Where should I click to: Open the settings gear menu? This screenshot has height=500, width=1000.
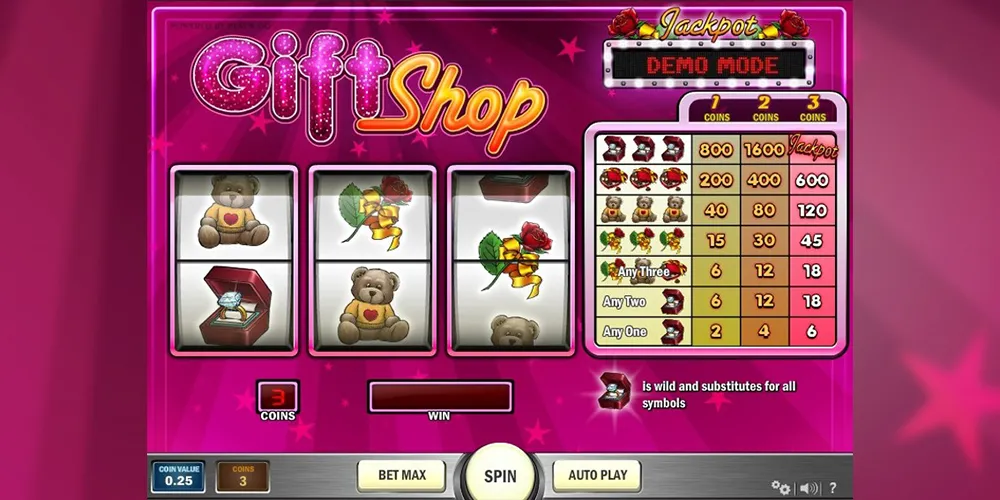point(780,487)
